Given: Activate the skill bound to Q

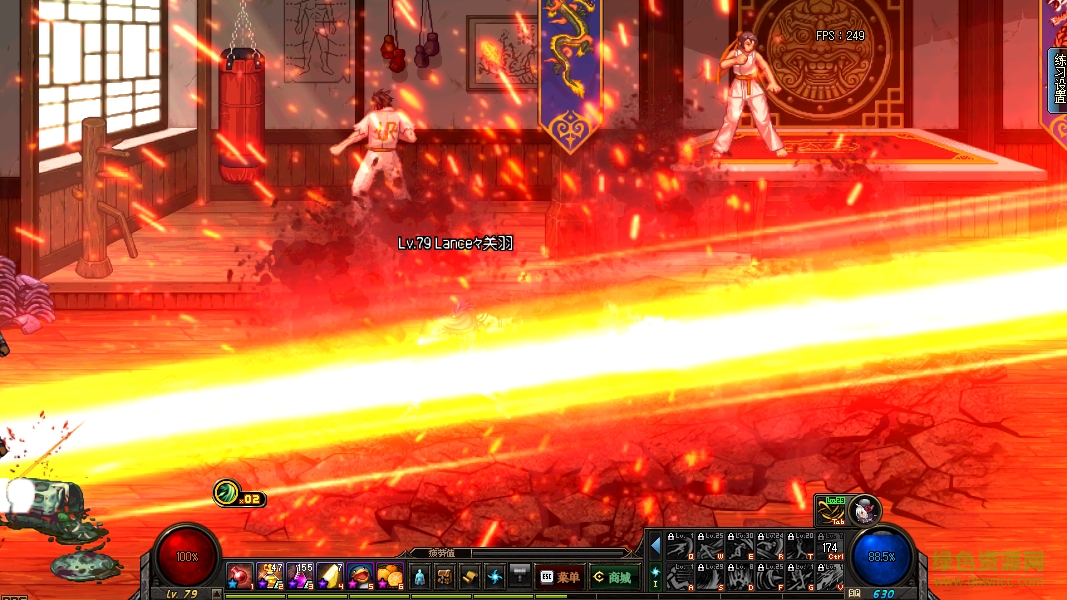Looking at the screenshot, I should [x=681, y=547].
